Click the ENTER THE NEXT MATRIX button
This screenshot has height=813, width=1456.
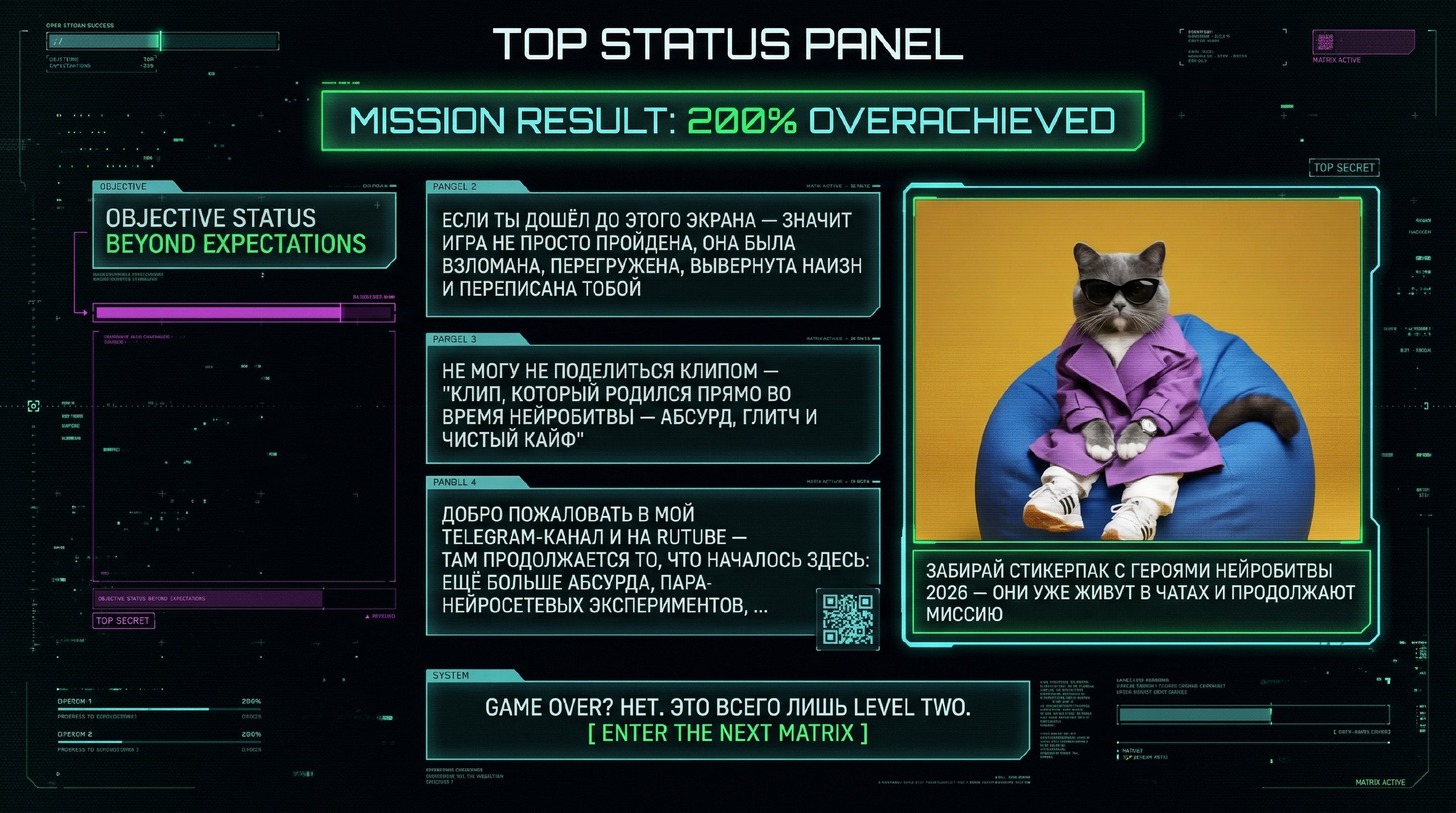point(727,733)
